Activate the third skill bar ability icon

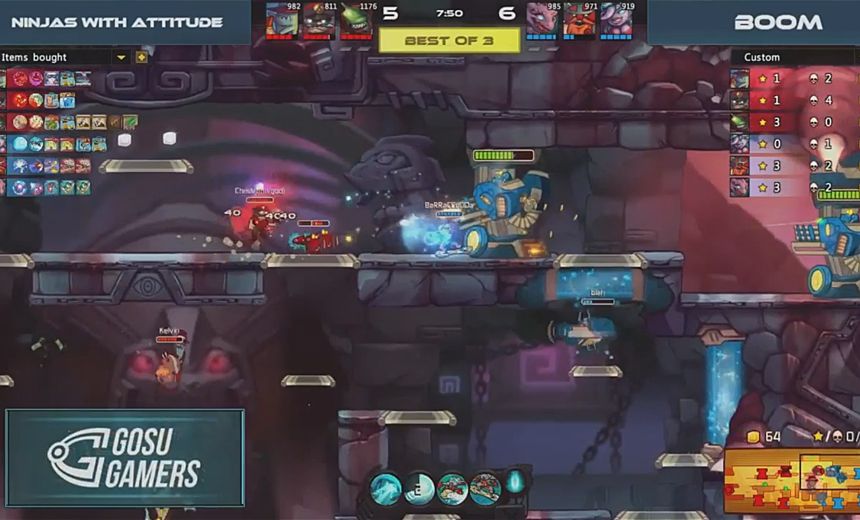click(x=453, y=488)
